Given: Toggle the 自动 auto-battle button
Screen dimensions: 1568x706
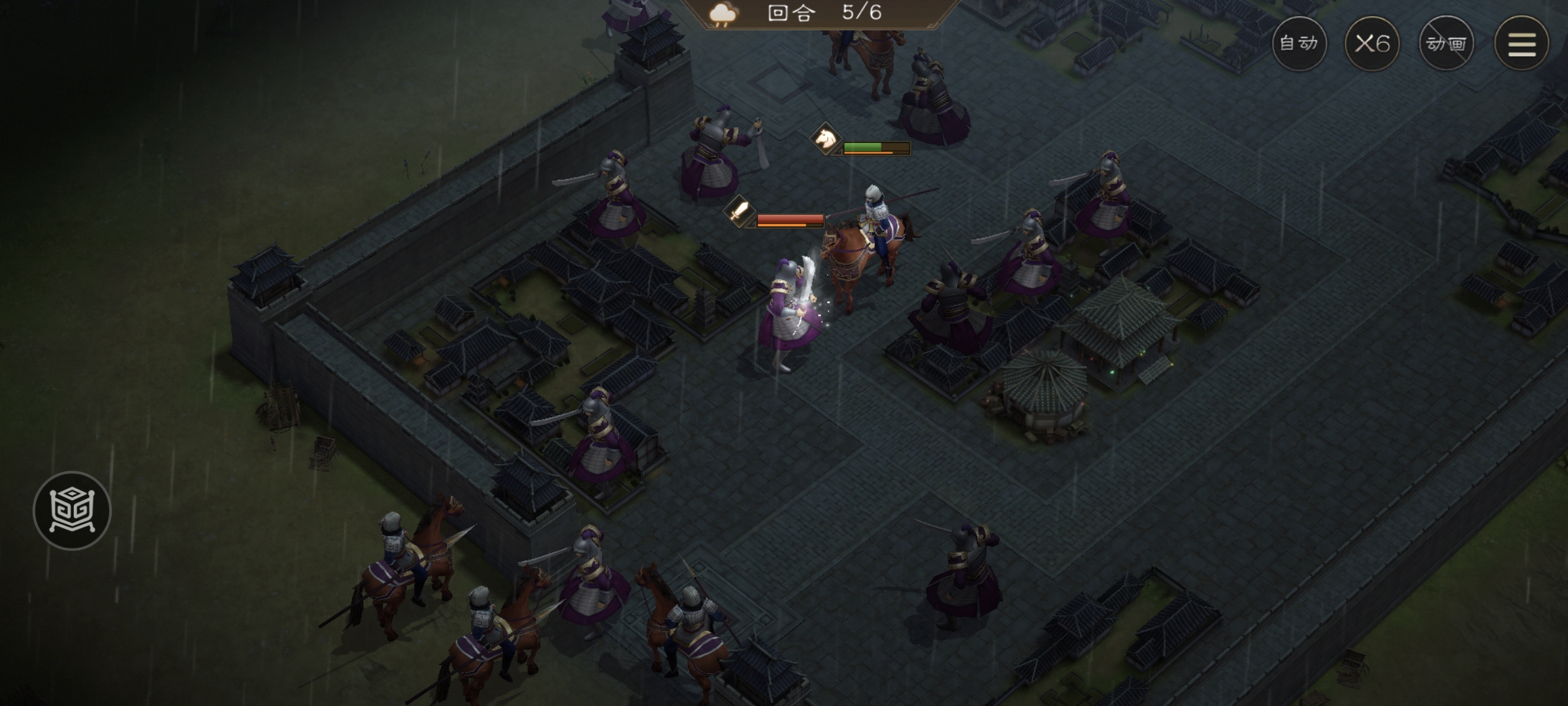Looking at the screenshot, I should tap(1299, 43).
